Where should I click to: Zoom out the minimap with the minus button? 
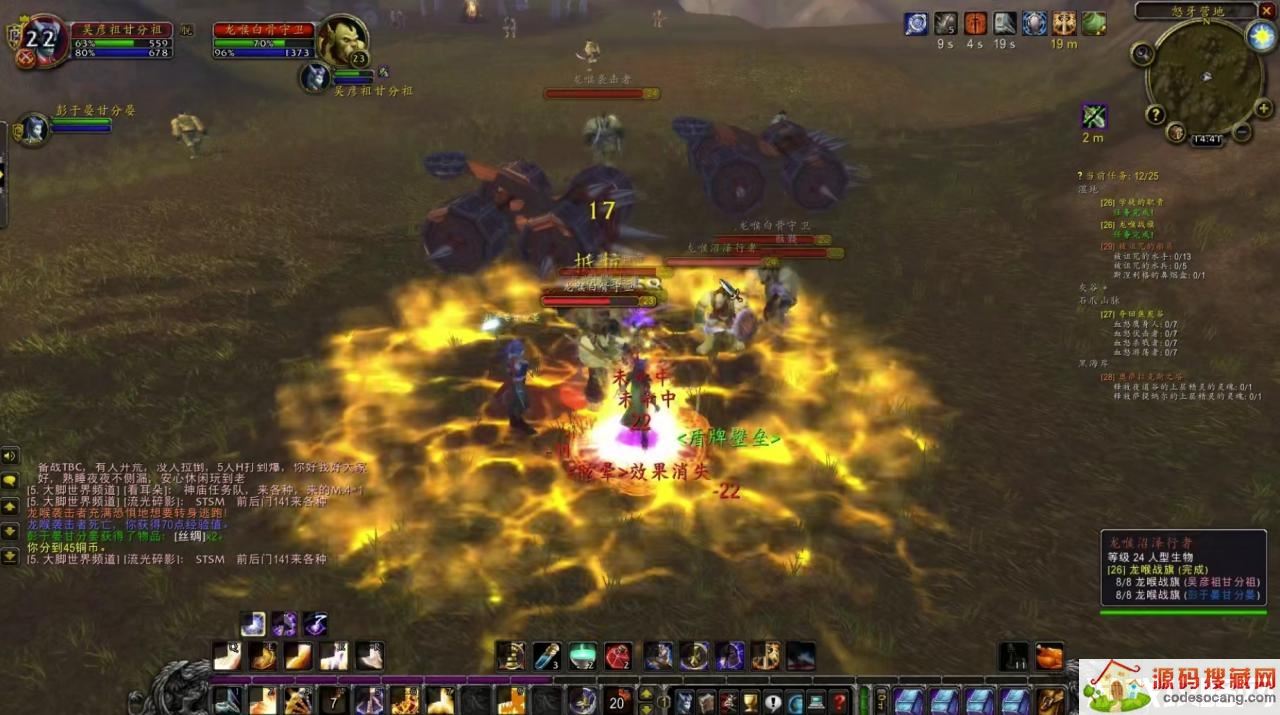coord(1241,131)
